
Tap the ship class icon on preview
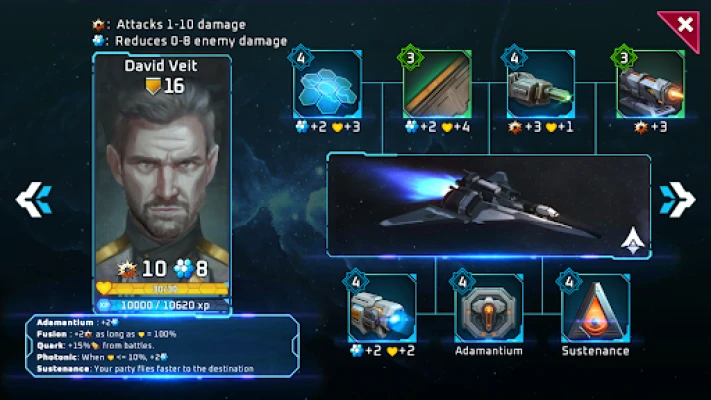pyautogui.click(x=632, y=238)
